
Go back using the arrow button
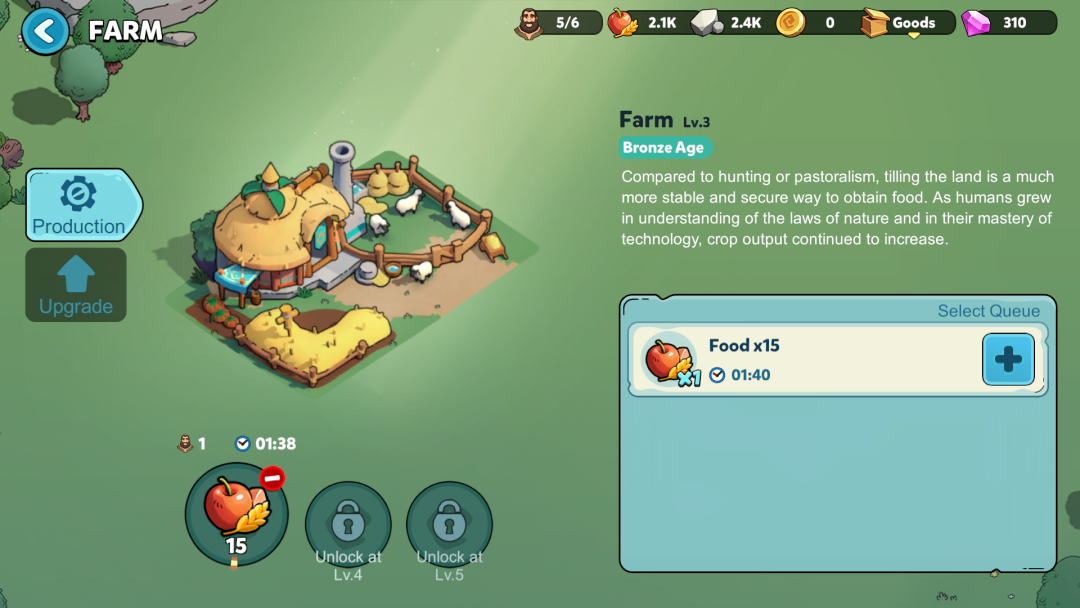(x=45, y=31)
